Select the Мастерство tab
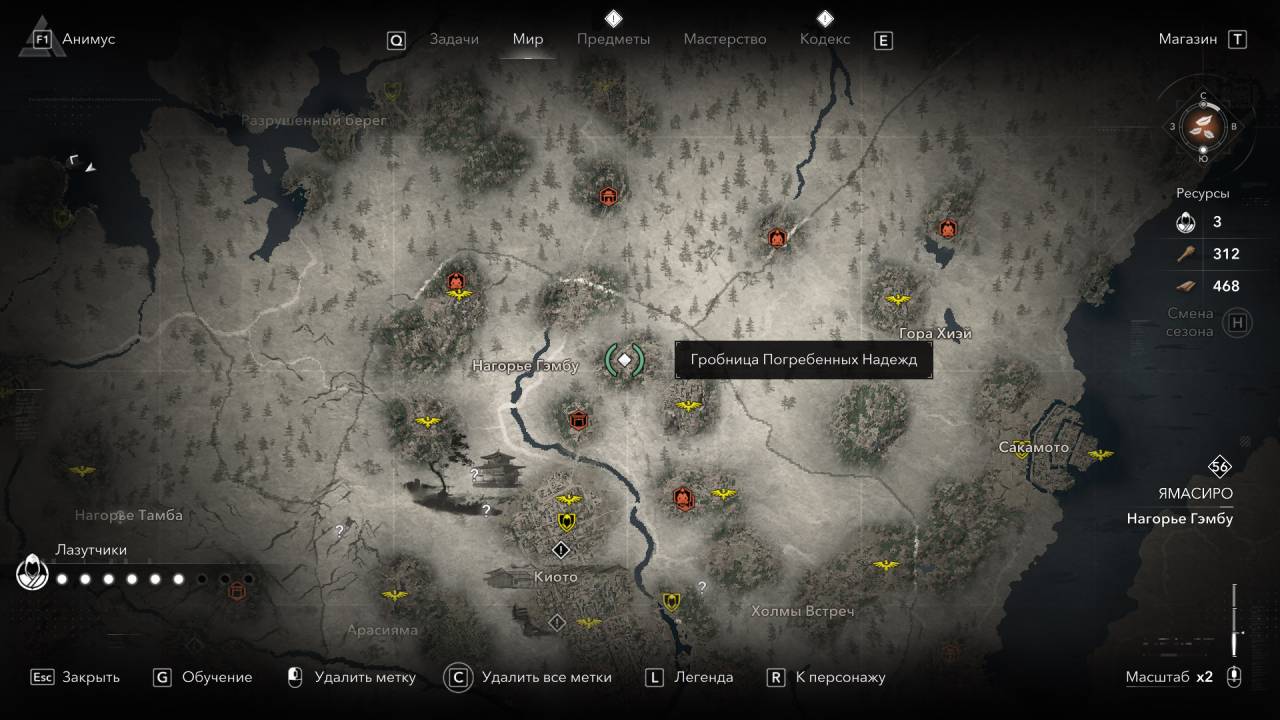 coord(724,39)
